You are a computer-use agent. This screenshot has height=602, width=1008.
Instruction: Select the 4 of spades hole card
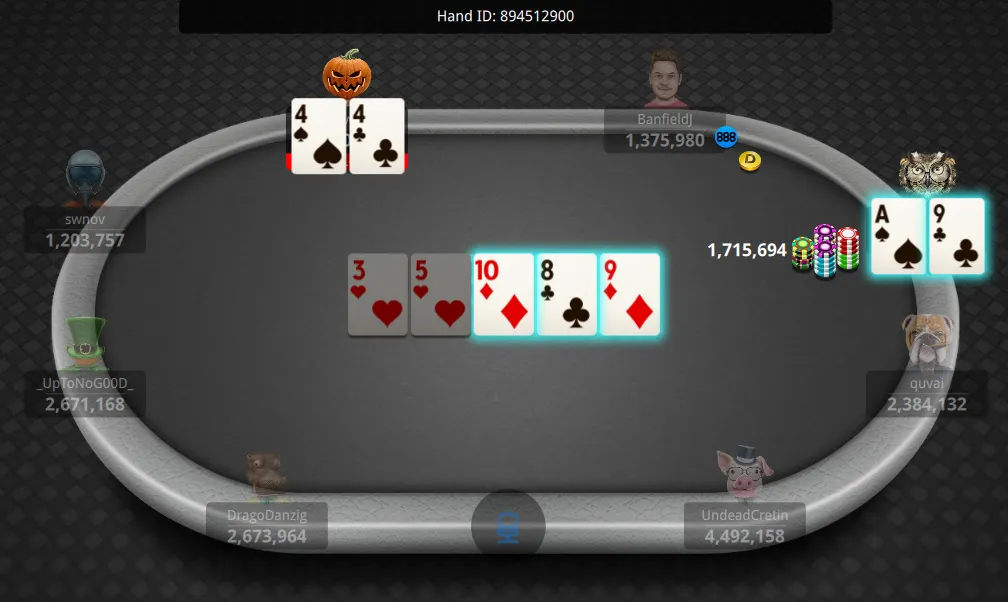click(318, 136)
